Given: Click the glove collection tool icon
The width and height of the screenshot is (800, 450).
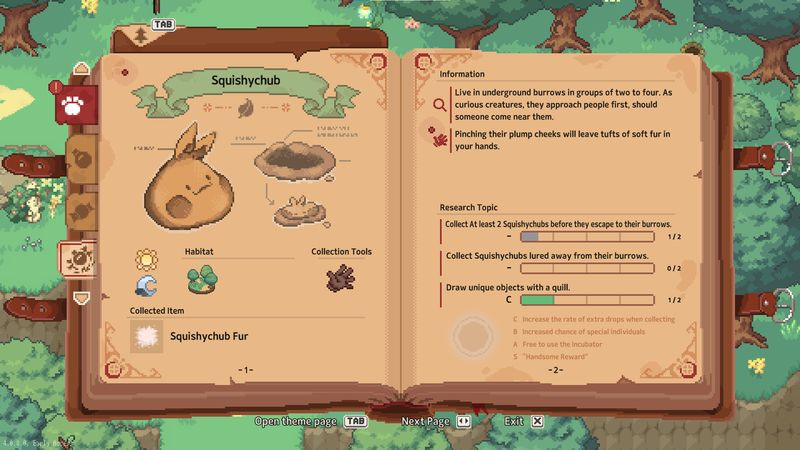Looking at the screenshot, I should coord(341,278).
